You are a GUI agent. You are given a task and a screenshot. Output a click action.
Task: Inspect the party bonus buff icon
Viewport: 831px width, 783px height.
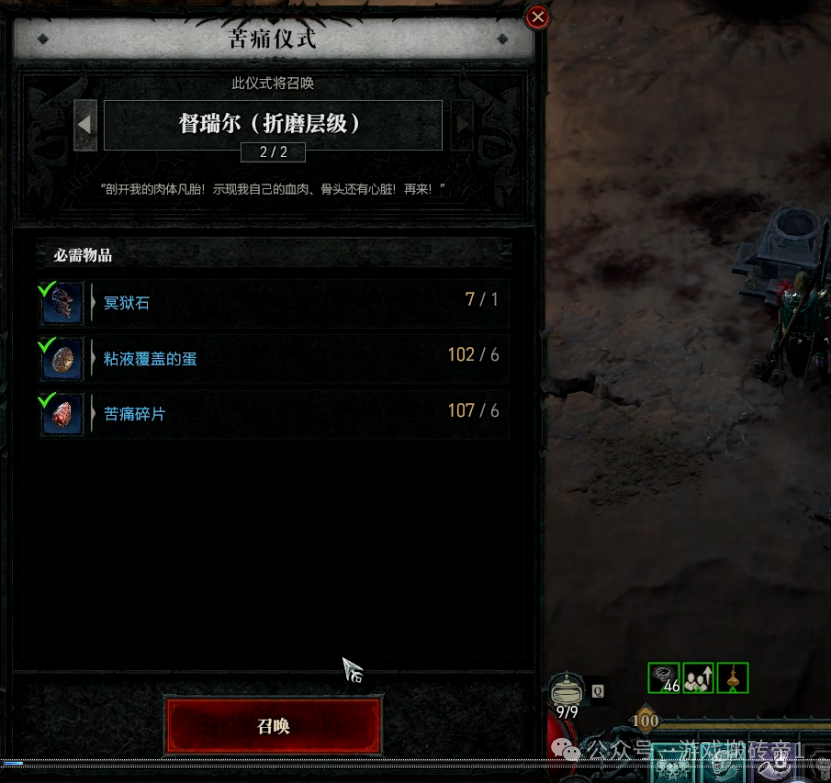pyautogui.click(x=698, y=678)
